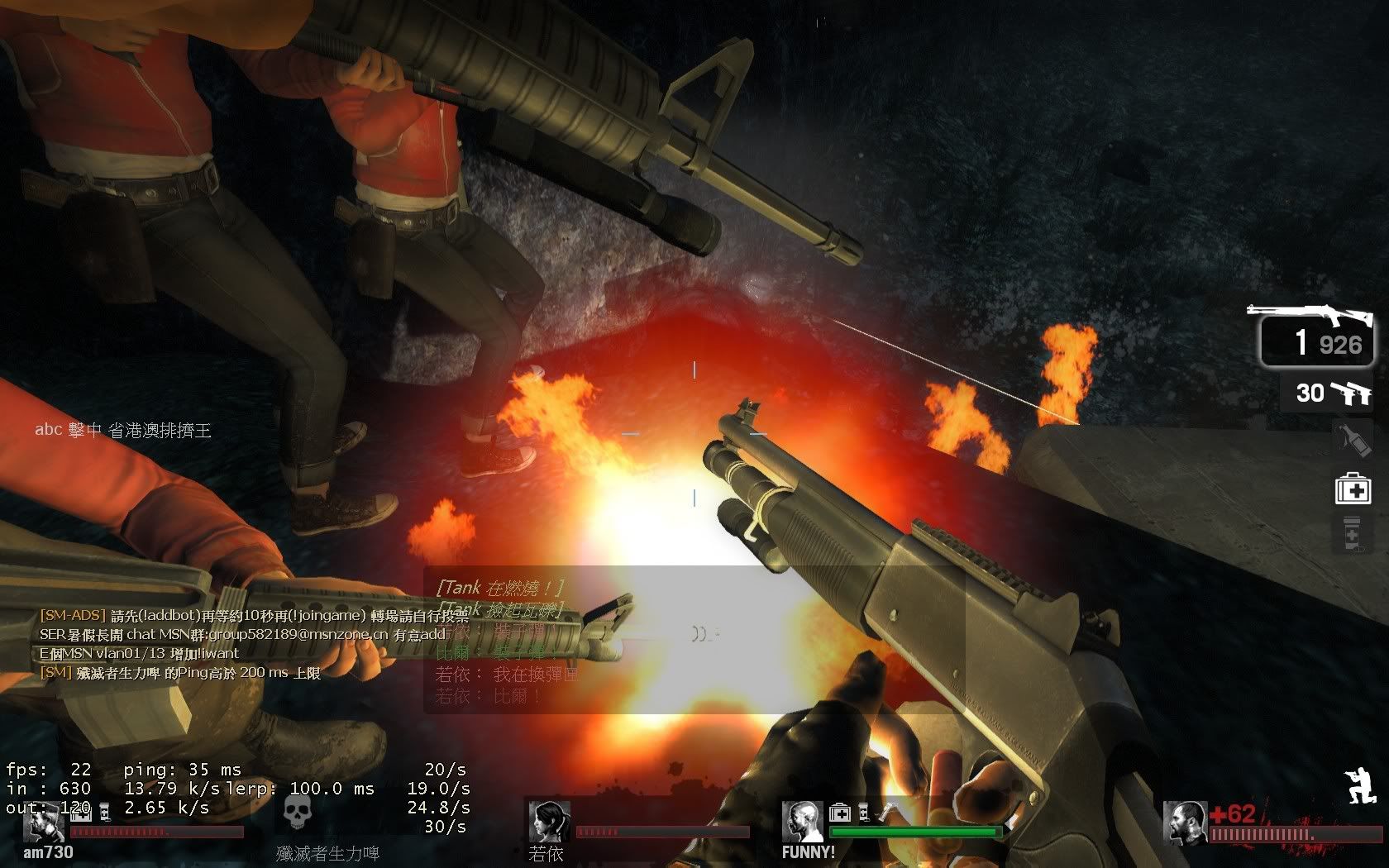Select teammate 若依's portrait
Image resolution: width=1389 pixels, height=868 pixels.
point(548,821)
